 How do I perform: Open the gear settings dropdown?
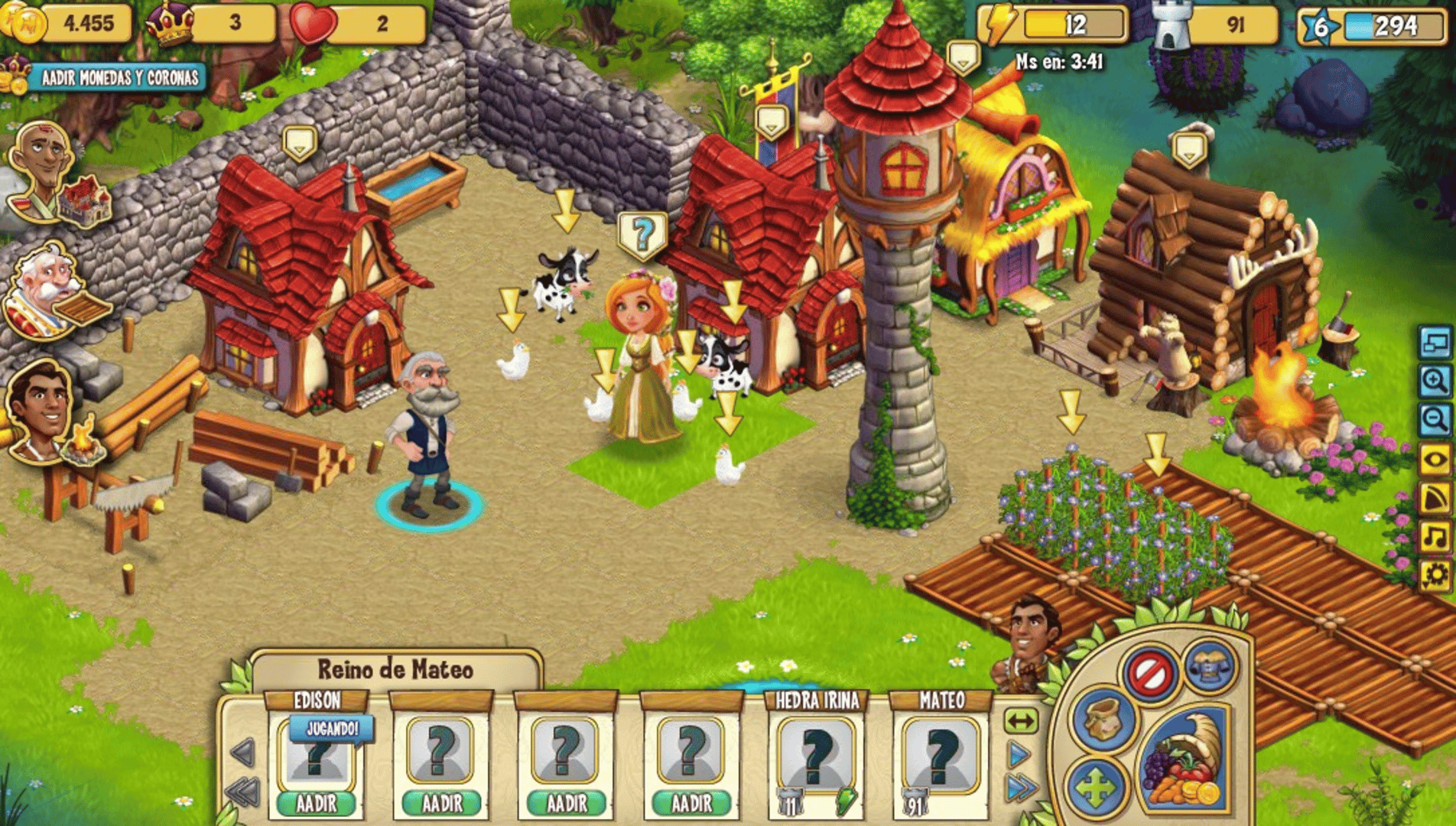pos(1435,574)
